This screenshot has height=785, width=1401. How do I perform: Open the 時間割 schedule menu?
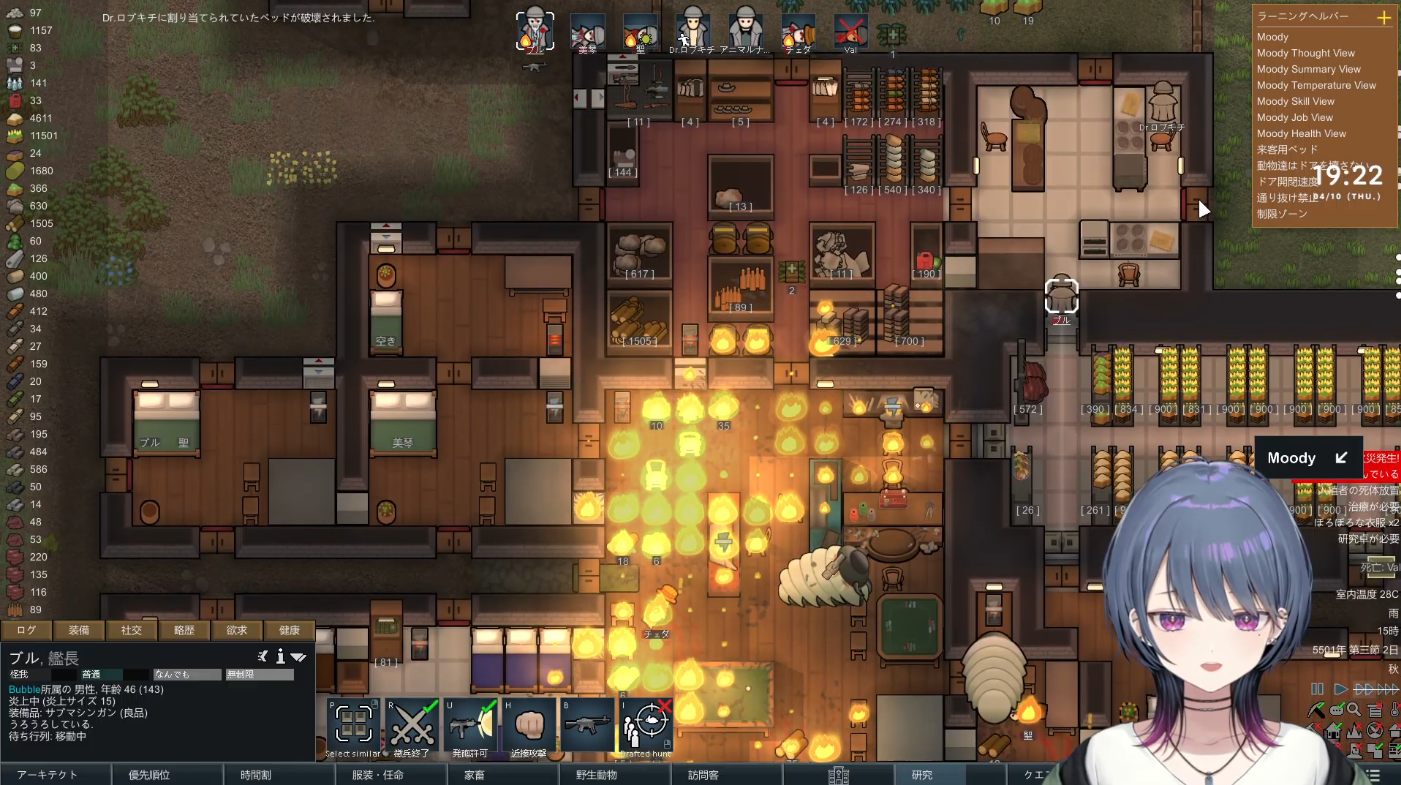click(255, 775)
